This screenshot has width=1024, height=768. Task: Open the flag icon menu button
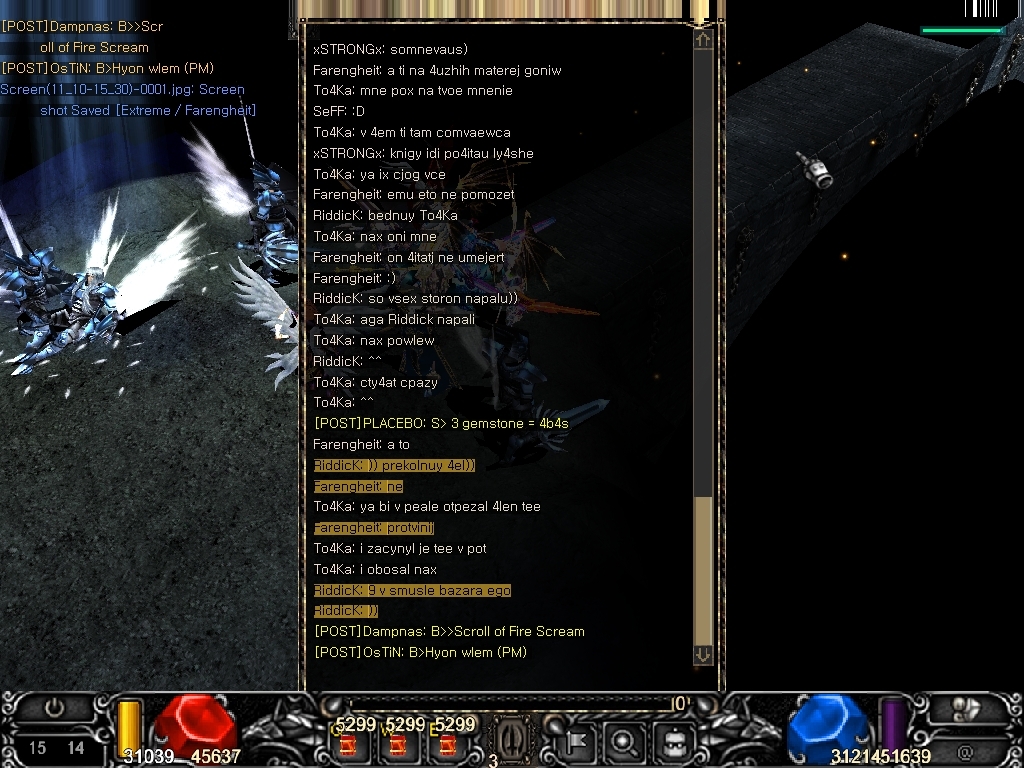tap(576, 742)
